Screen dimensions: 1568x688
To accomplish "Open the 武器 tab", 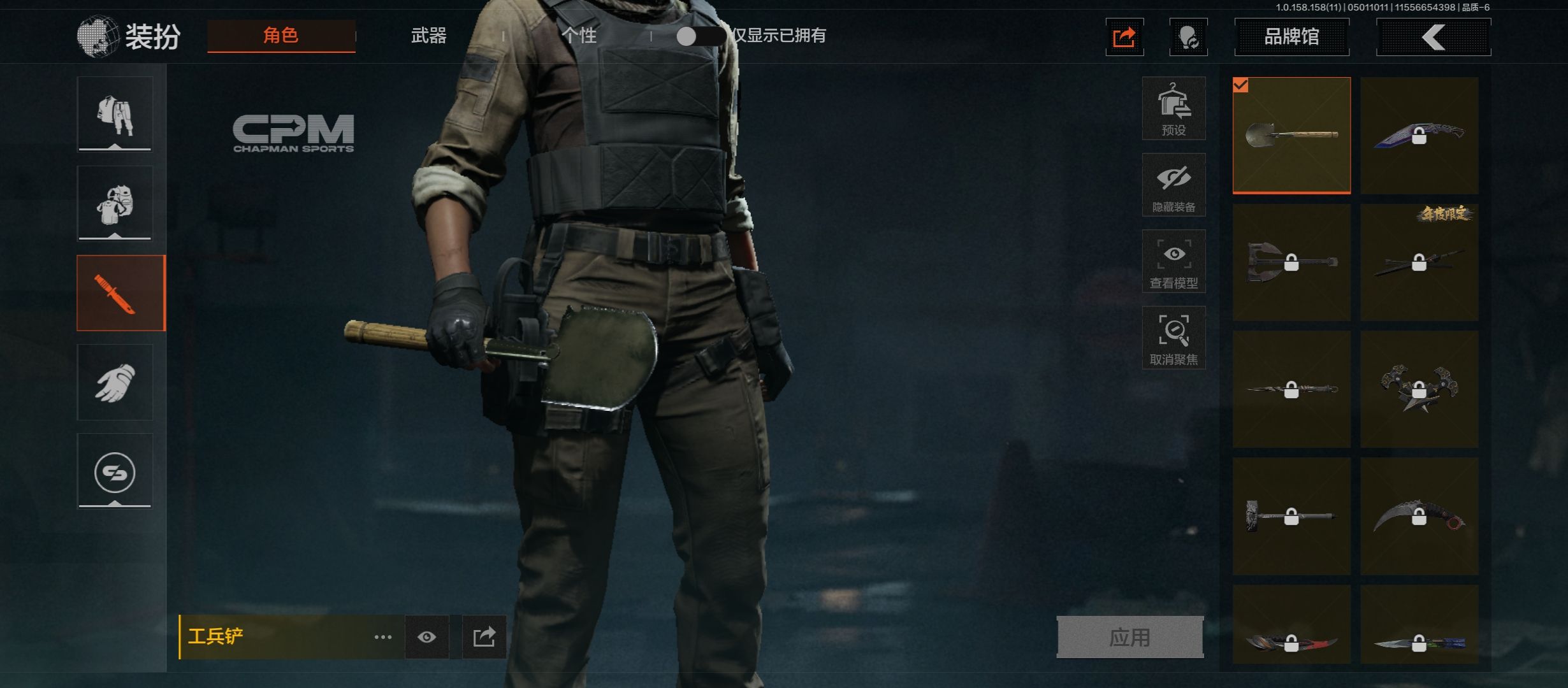I will [428, 36].
